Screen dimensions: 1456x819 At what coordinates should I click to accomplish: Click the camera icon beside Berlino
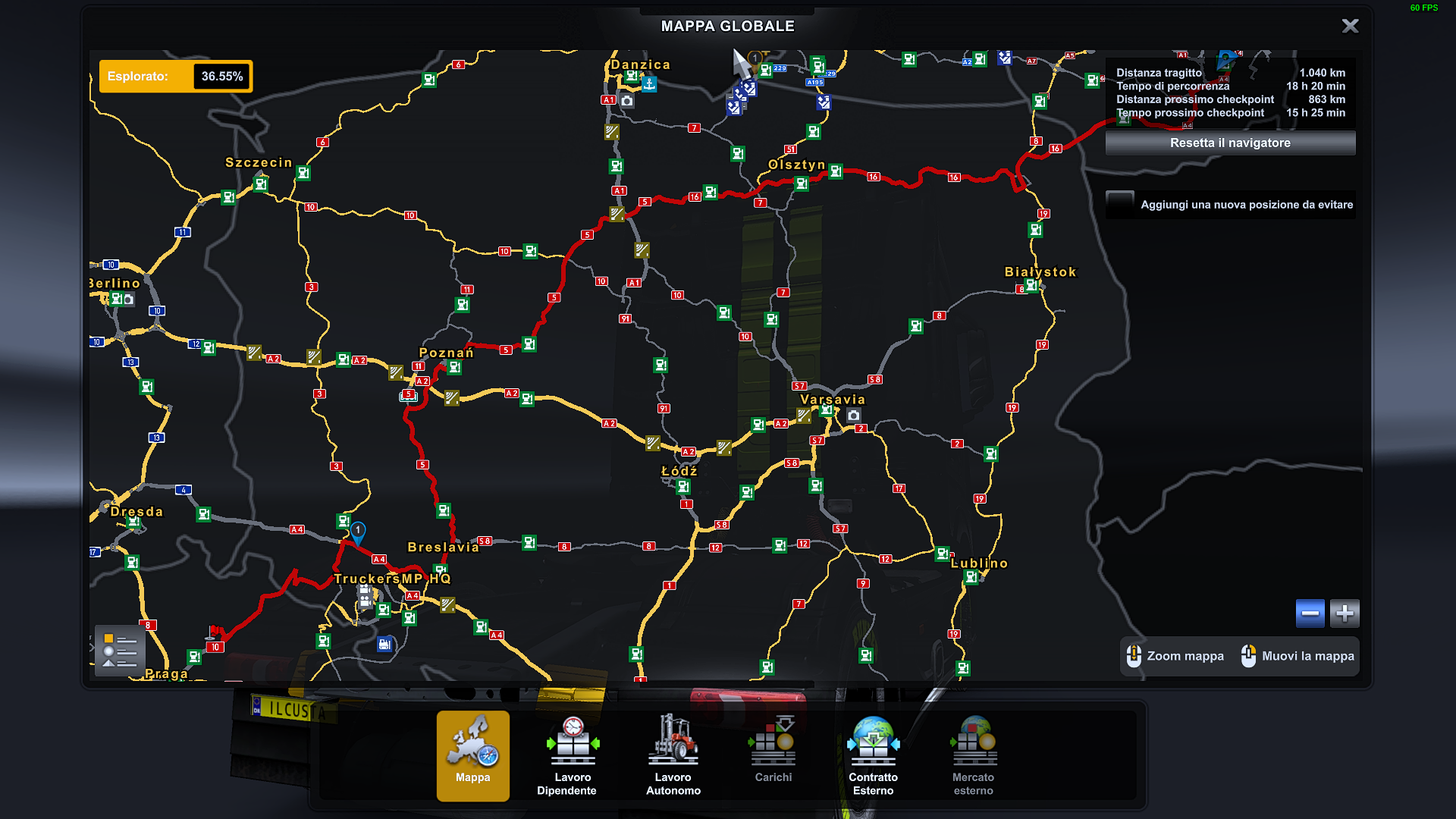[129, 300]
